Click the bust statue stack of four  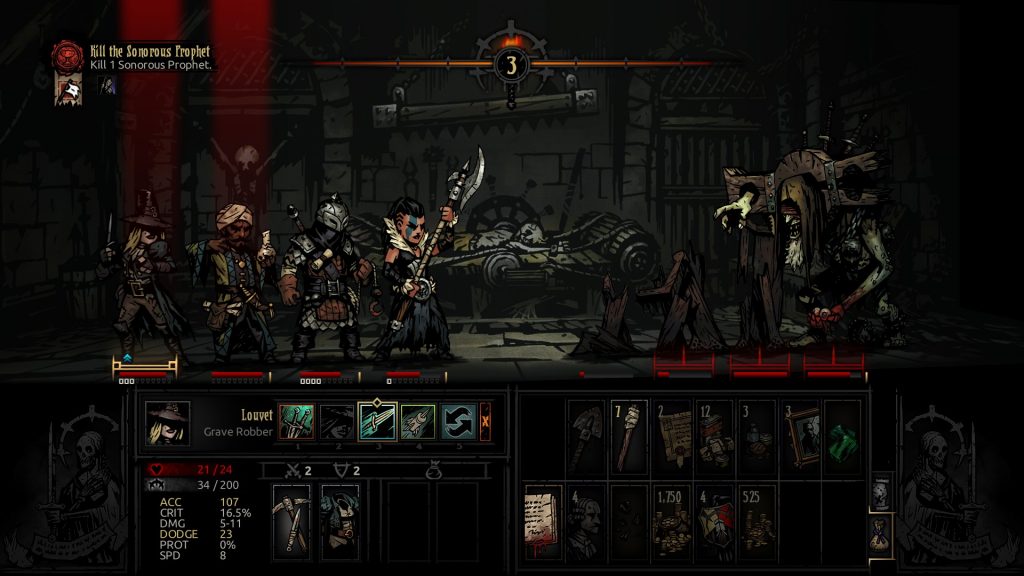(587, 520)
